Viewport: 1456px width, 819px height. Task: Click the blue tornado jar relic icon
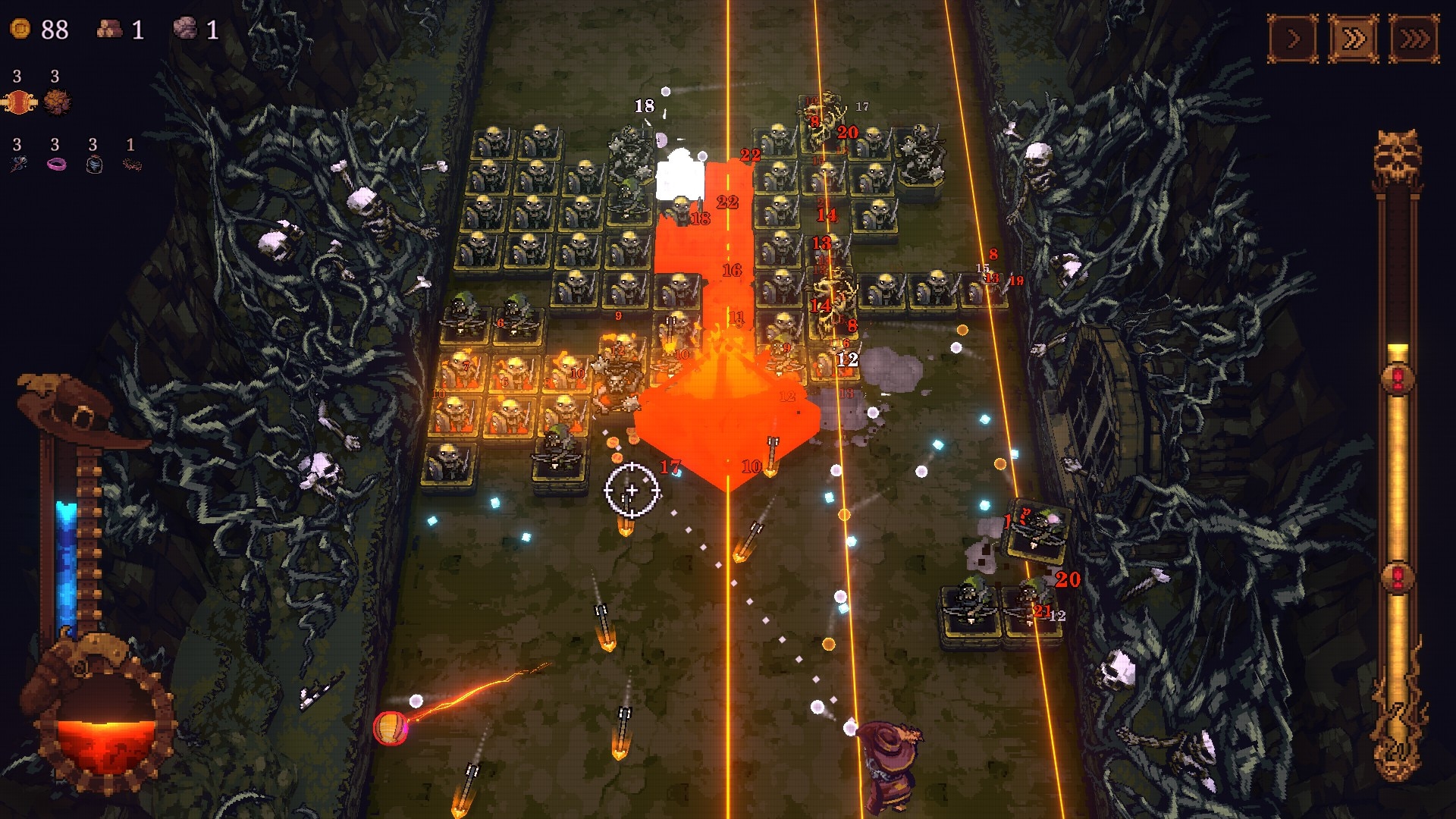point(94,164)
